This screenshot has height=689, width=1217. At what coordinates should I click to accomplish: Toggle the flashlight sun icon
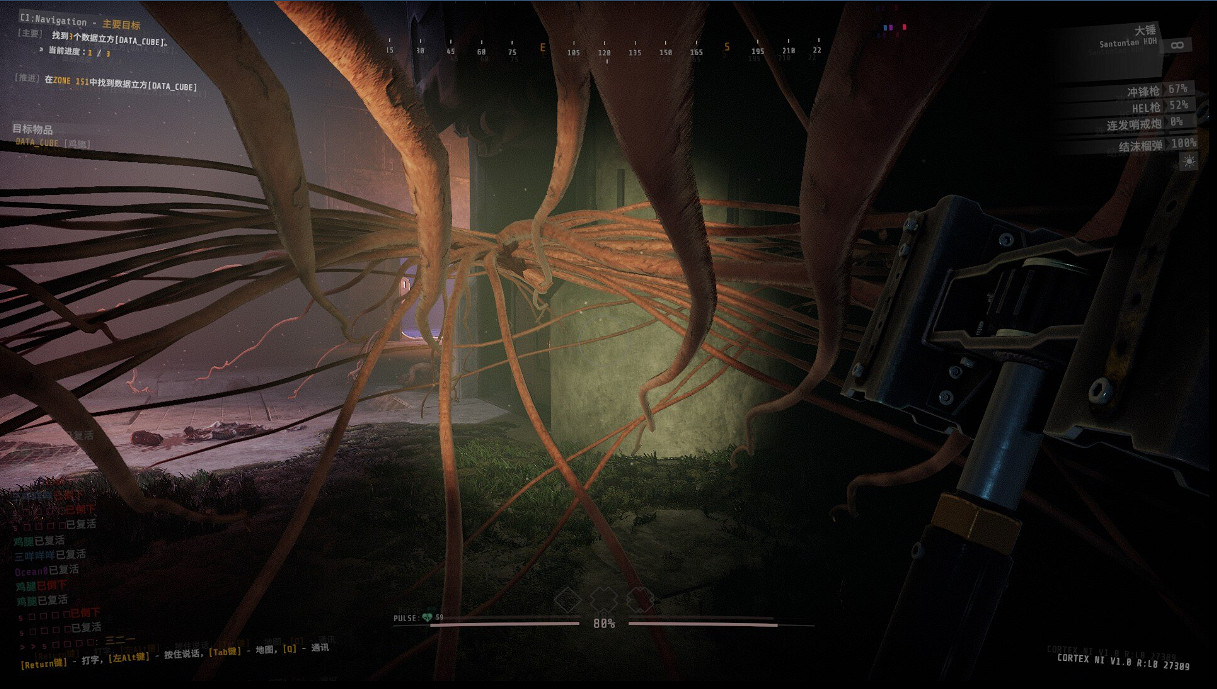coord(1188,162)
